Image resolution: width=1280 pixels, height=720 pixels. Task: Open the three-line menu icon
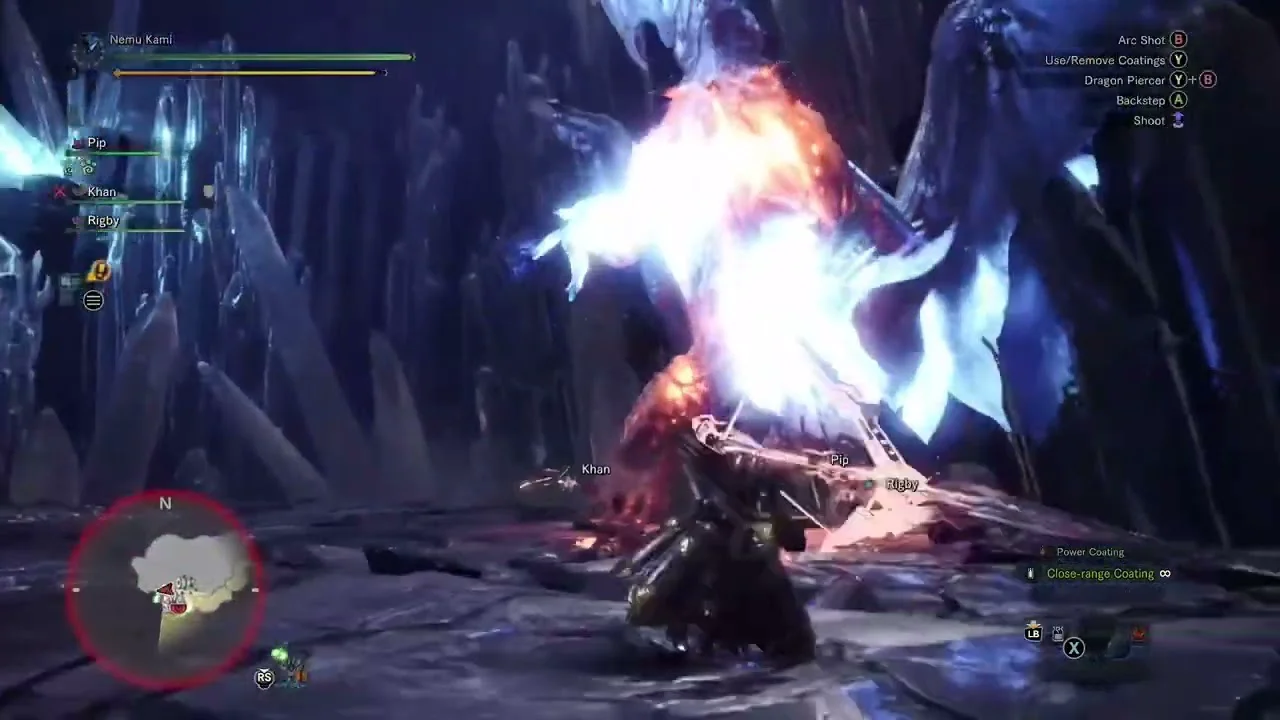click(93, 300)
